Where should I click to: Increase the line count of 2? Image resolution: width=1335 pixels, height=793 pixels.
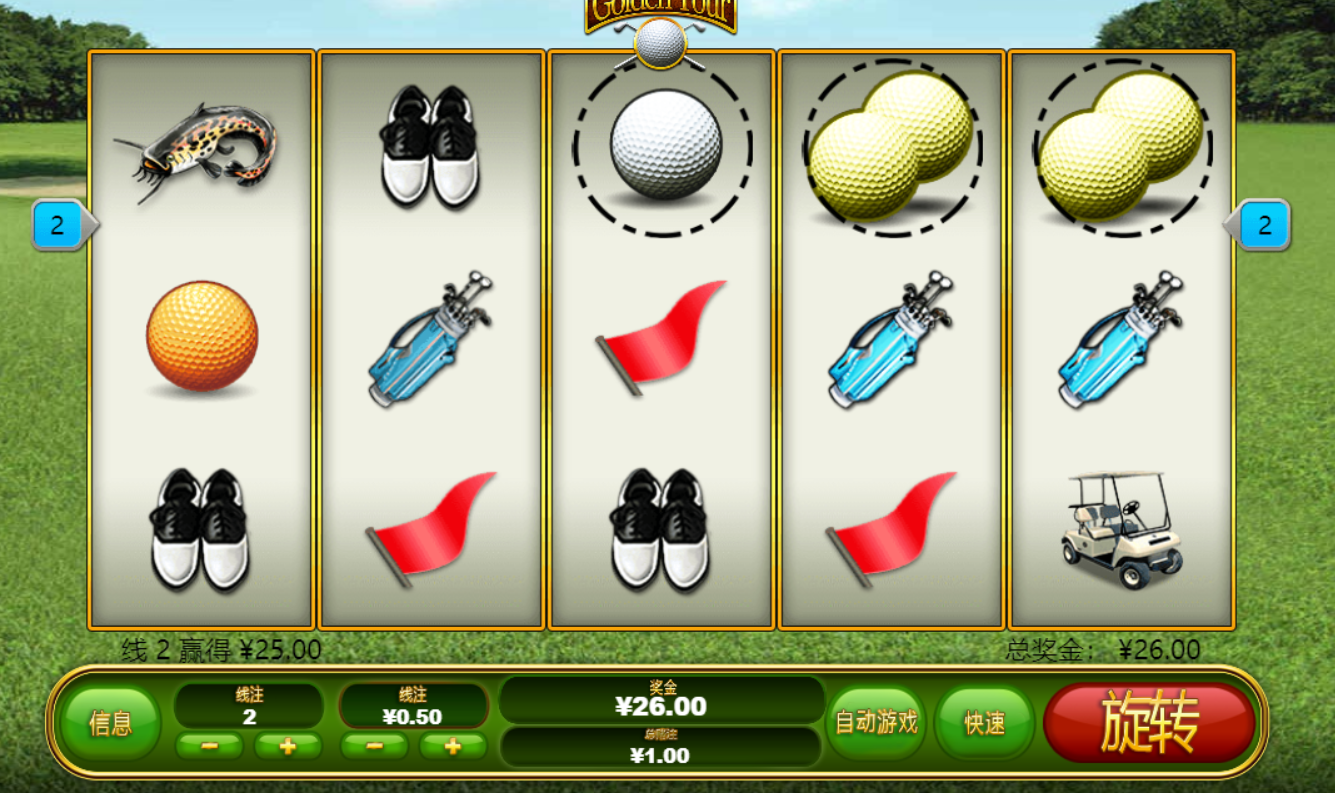[288, 746]
